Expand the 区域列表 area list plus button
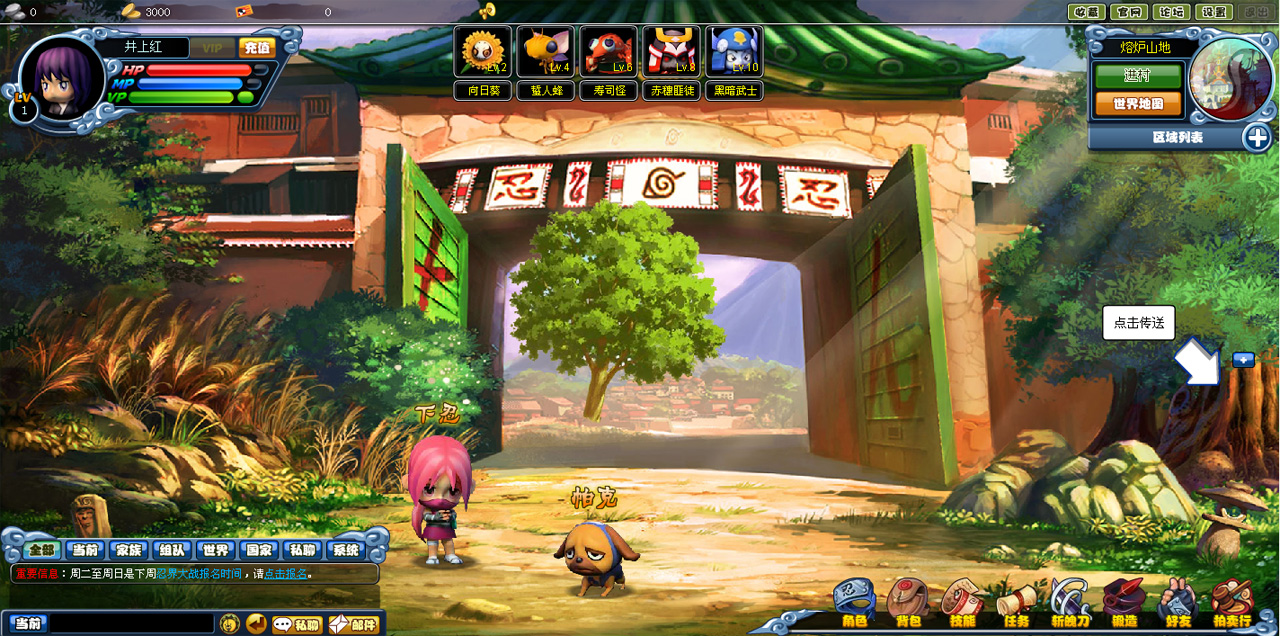The height and width of the screenshot is (636, 1280). pos(1257,137)
